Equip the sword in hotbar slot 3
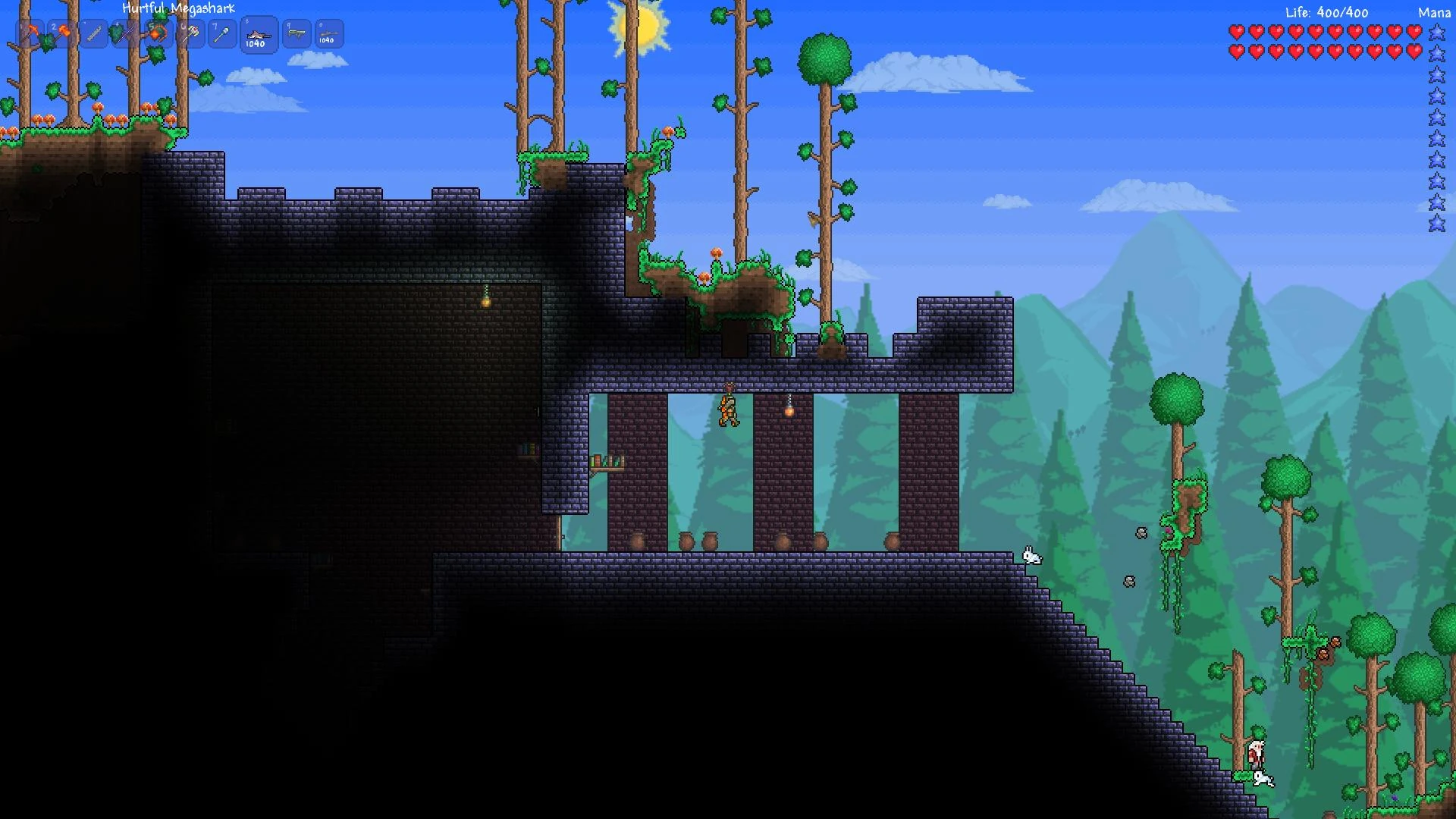 pyautogui.click(x=94, y=33)
